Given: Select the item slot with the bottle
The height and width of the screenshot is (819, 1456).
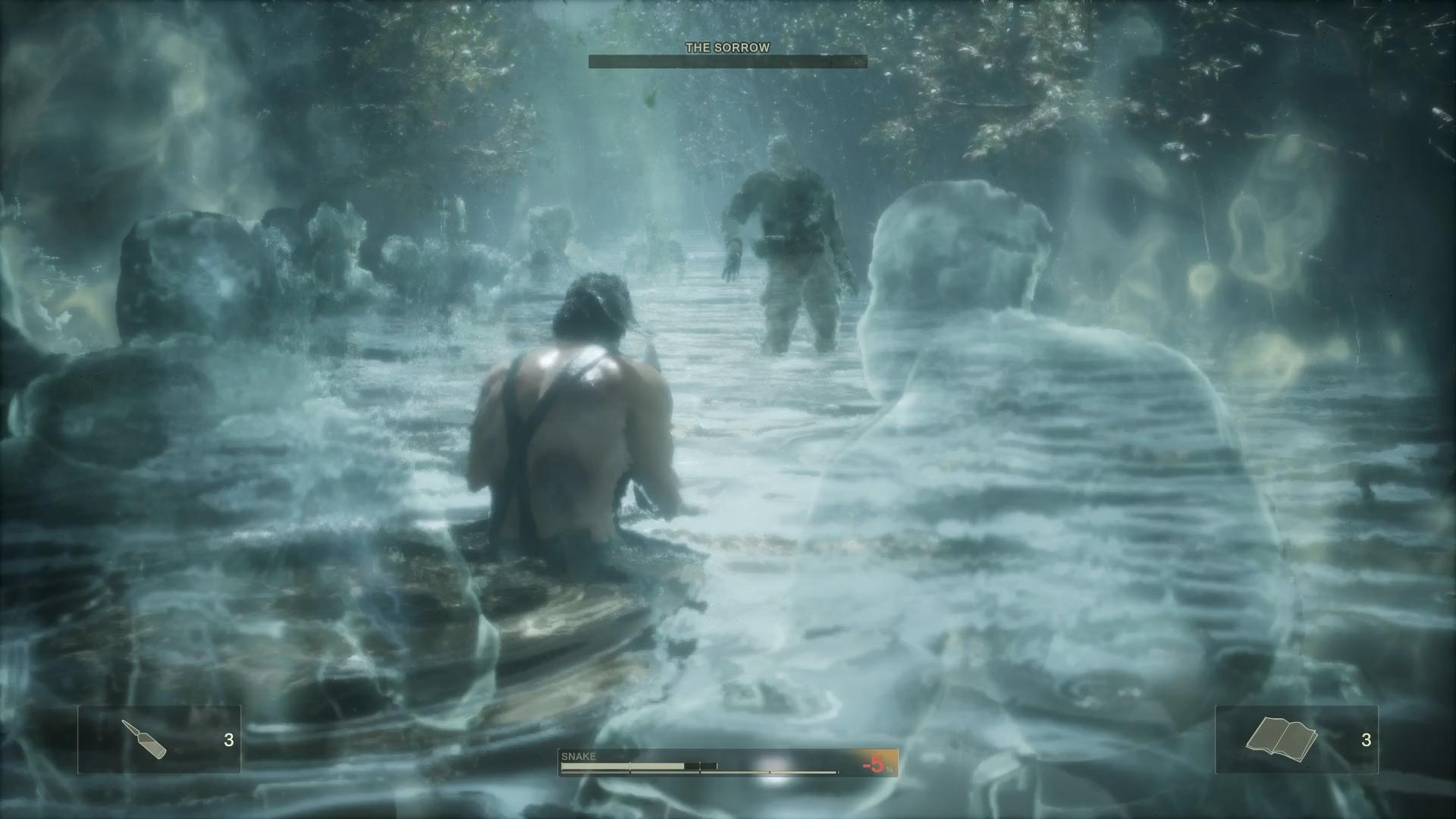Looking at the screenshot, I should [159, 739].
